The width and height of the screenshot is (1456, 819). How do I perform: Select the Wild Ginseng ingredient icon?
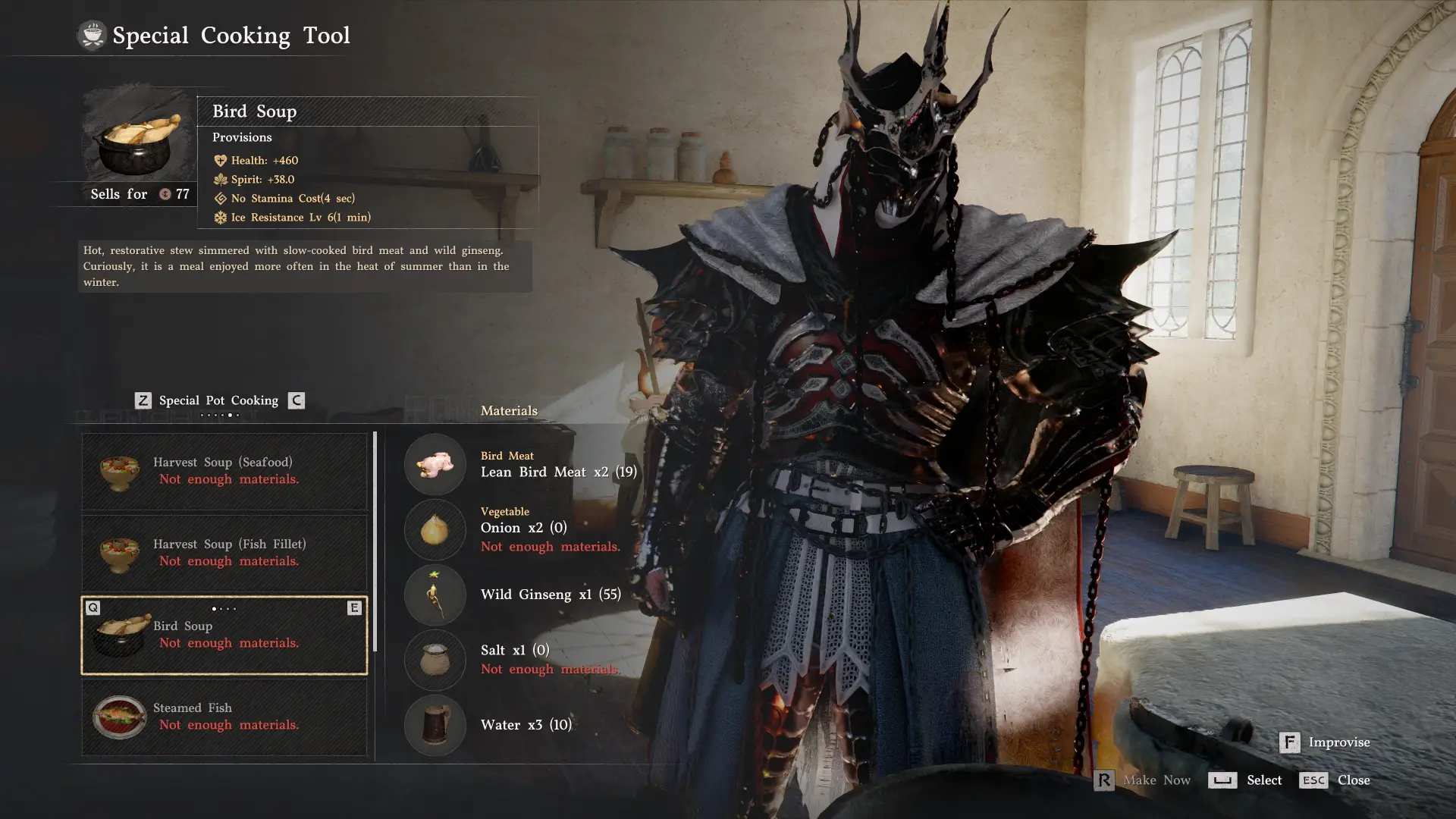(435, 595)
